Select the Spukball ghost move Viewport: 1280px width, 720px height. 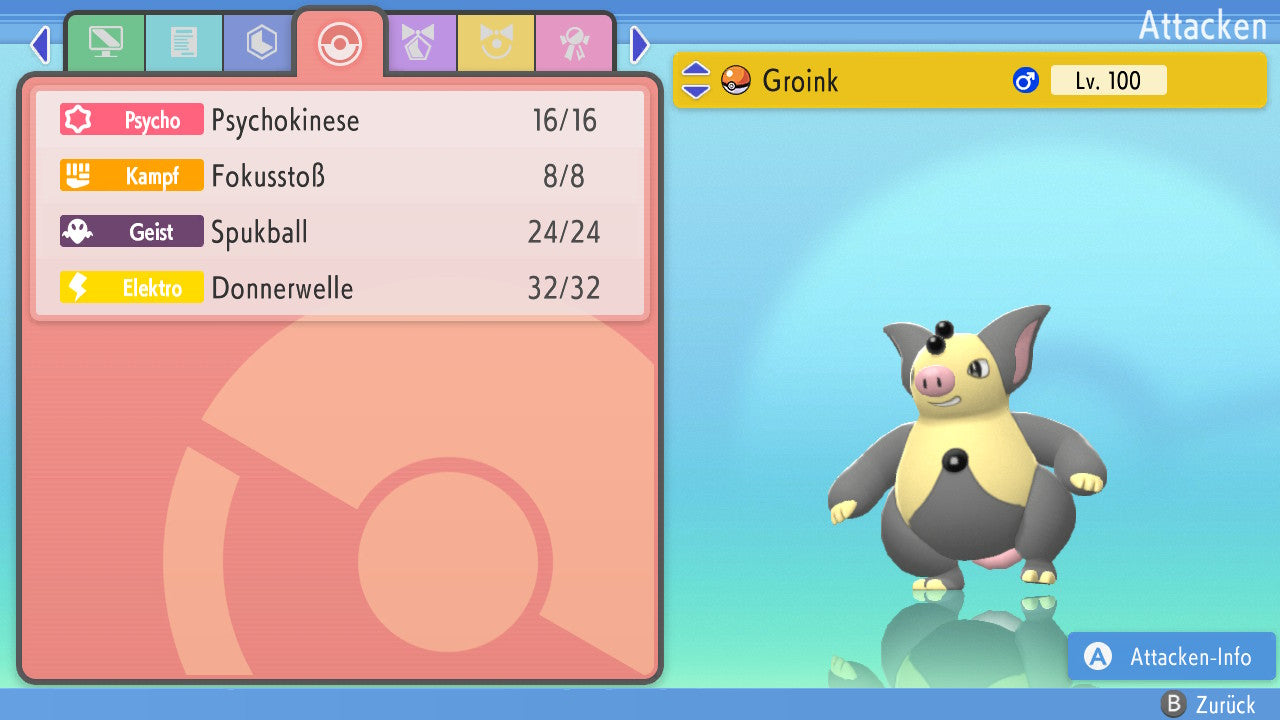pyautogui.click(x=340, y=233)
